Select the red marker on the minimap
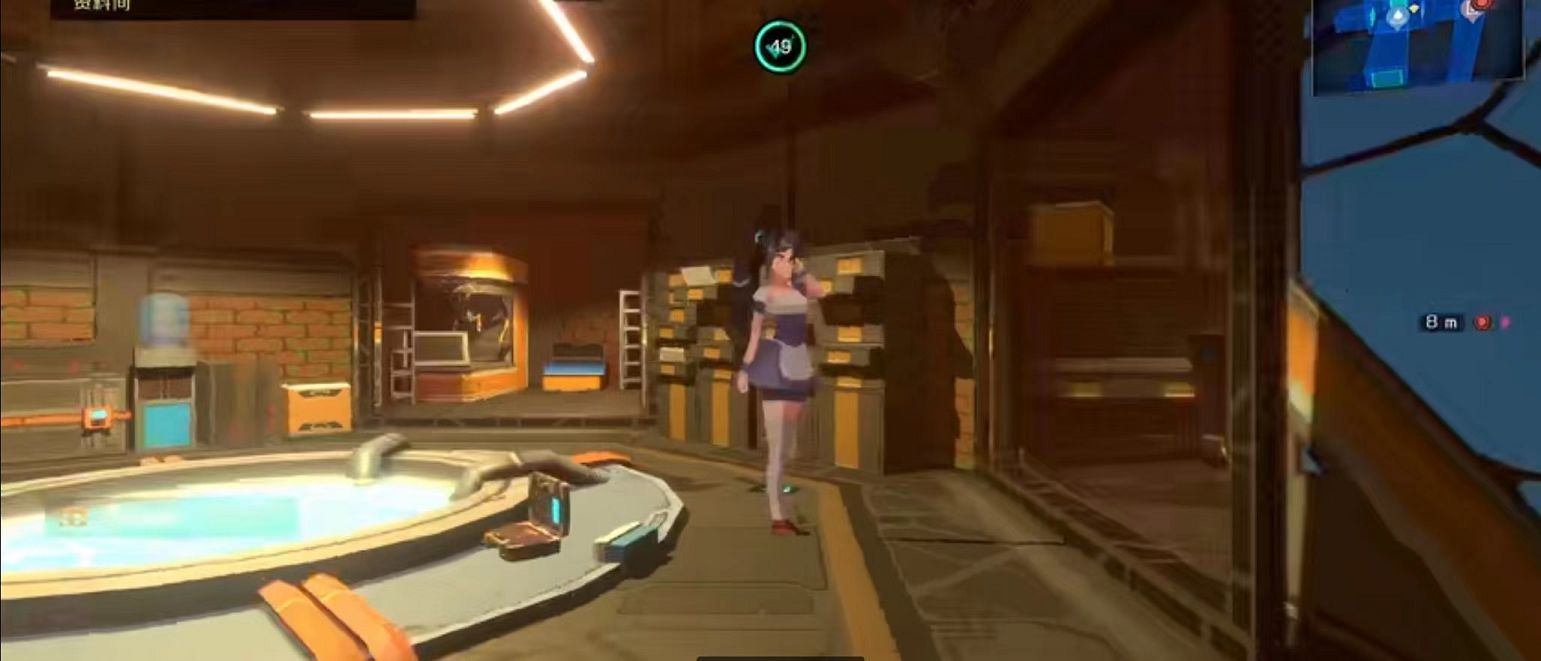 (1482, 5)
